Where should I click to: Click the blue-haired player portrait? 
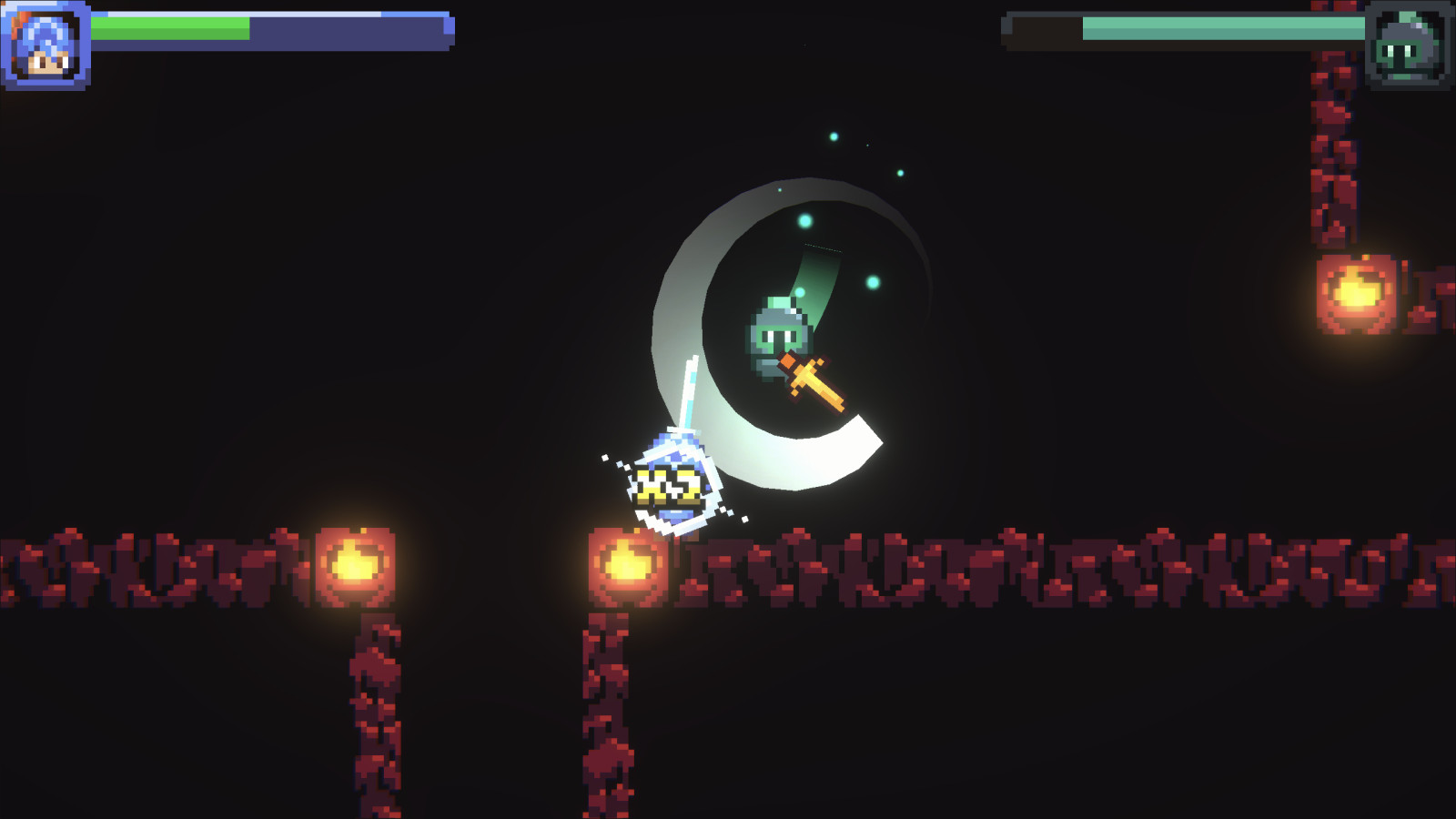point(45,45)
